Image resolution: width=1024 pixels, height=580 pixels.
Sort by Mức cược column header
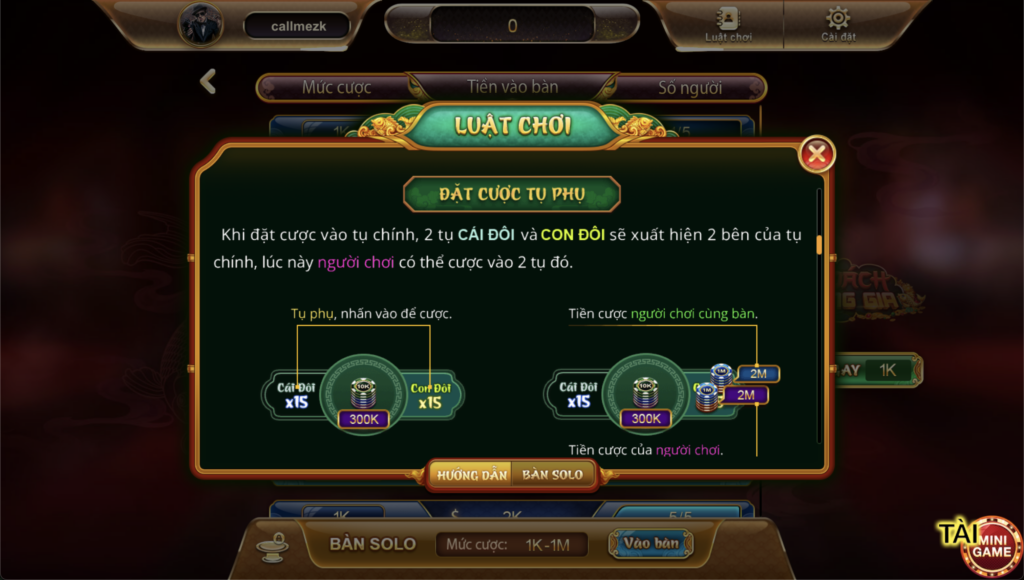click(x=337, y=88)
